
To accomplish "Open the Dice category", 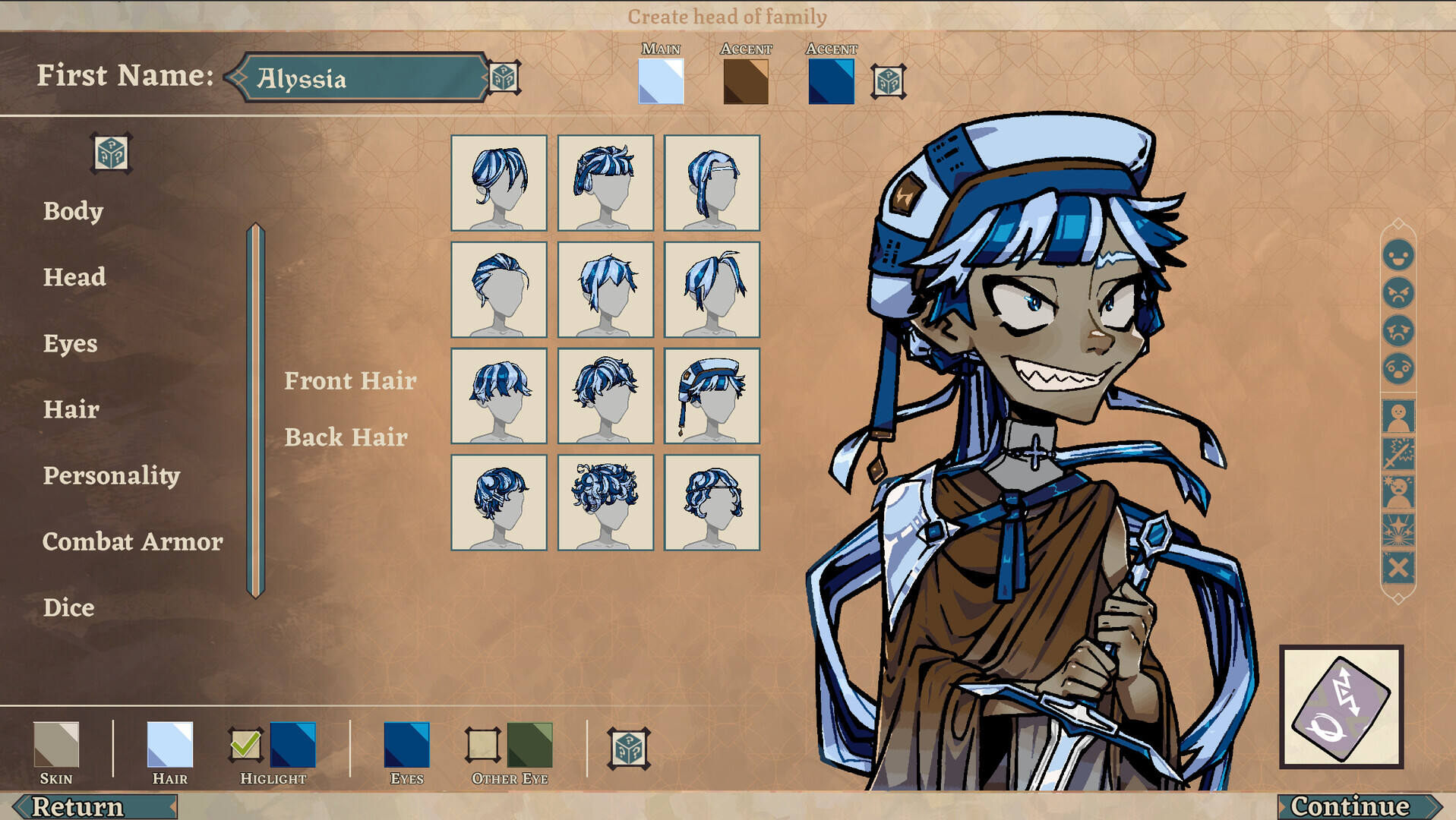I will [x=68, y=608].
